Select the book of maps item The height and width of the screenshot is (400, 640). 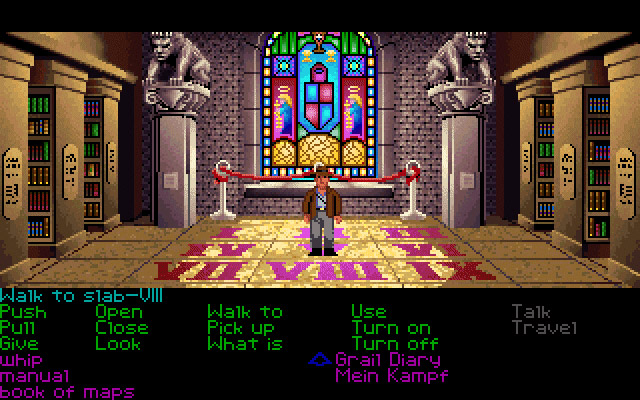point(66,392)
